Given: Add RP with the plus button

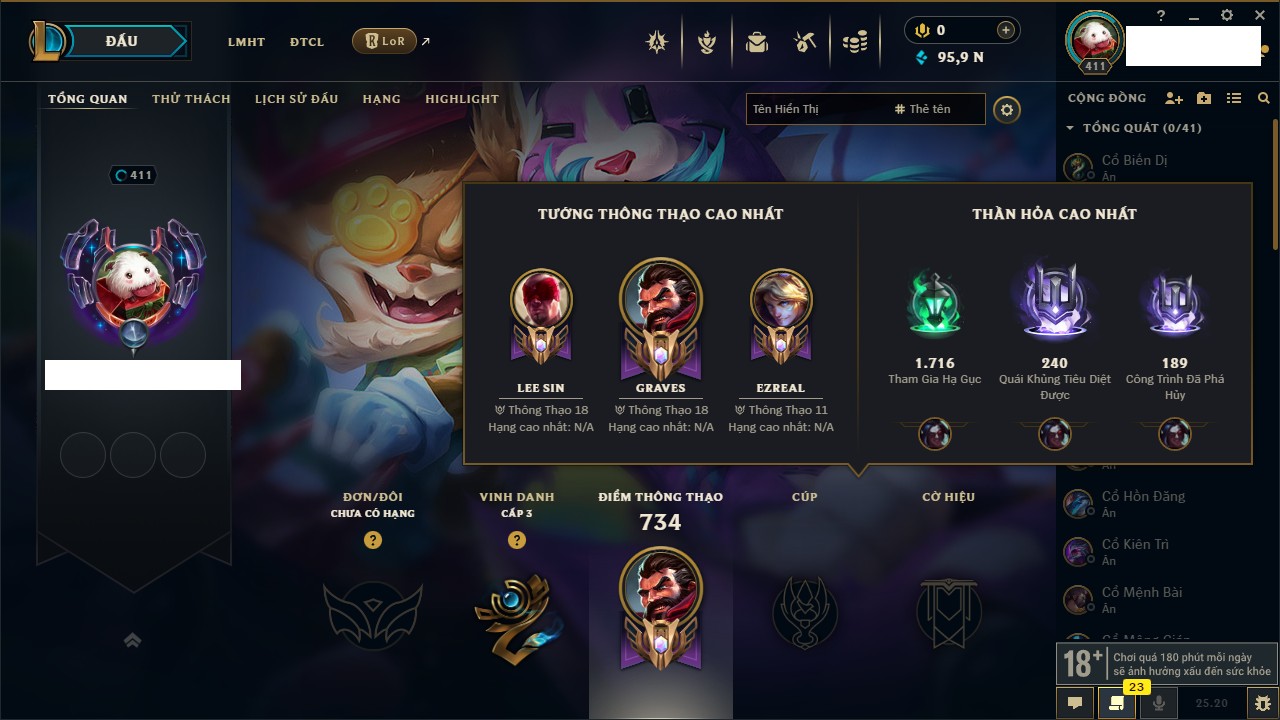Looking at the screenshot, I should click(1006, 30).
